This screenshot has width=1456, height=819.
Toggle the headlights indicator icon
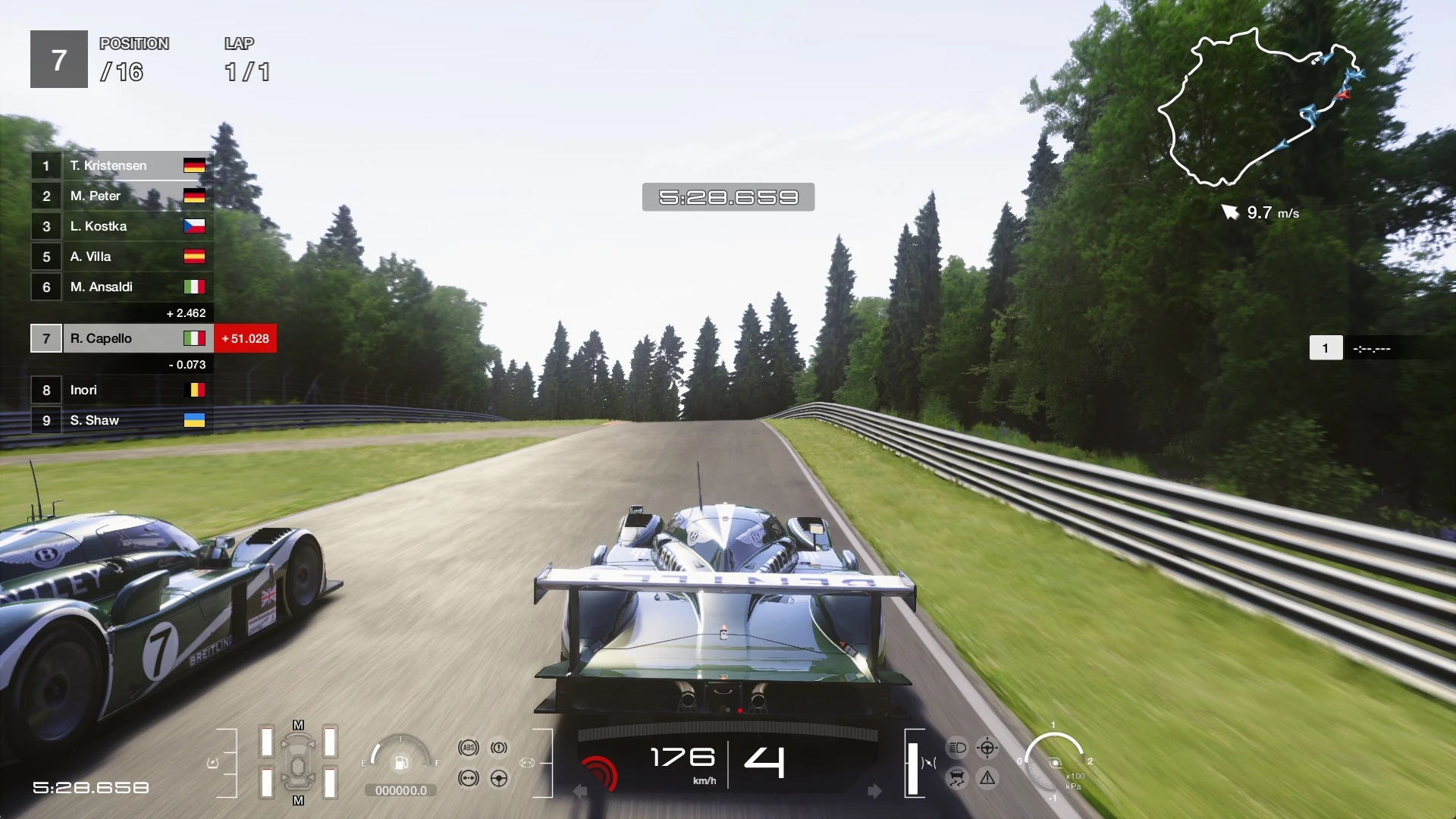957,748
